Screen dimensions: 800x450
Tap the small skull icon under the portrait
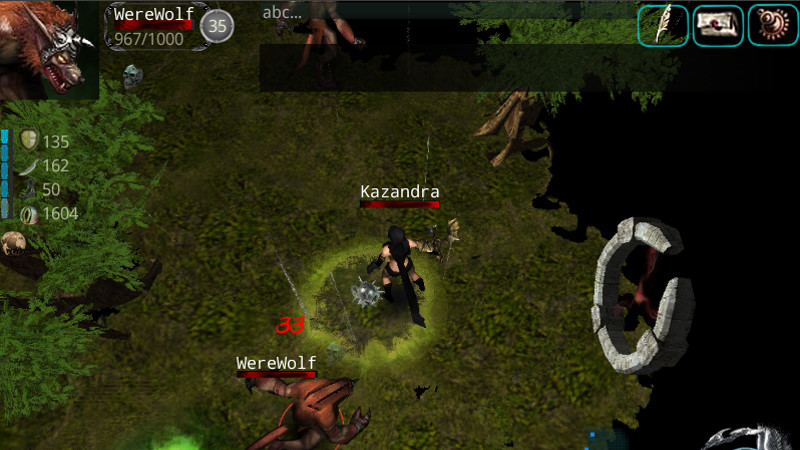132,75
